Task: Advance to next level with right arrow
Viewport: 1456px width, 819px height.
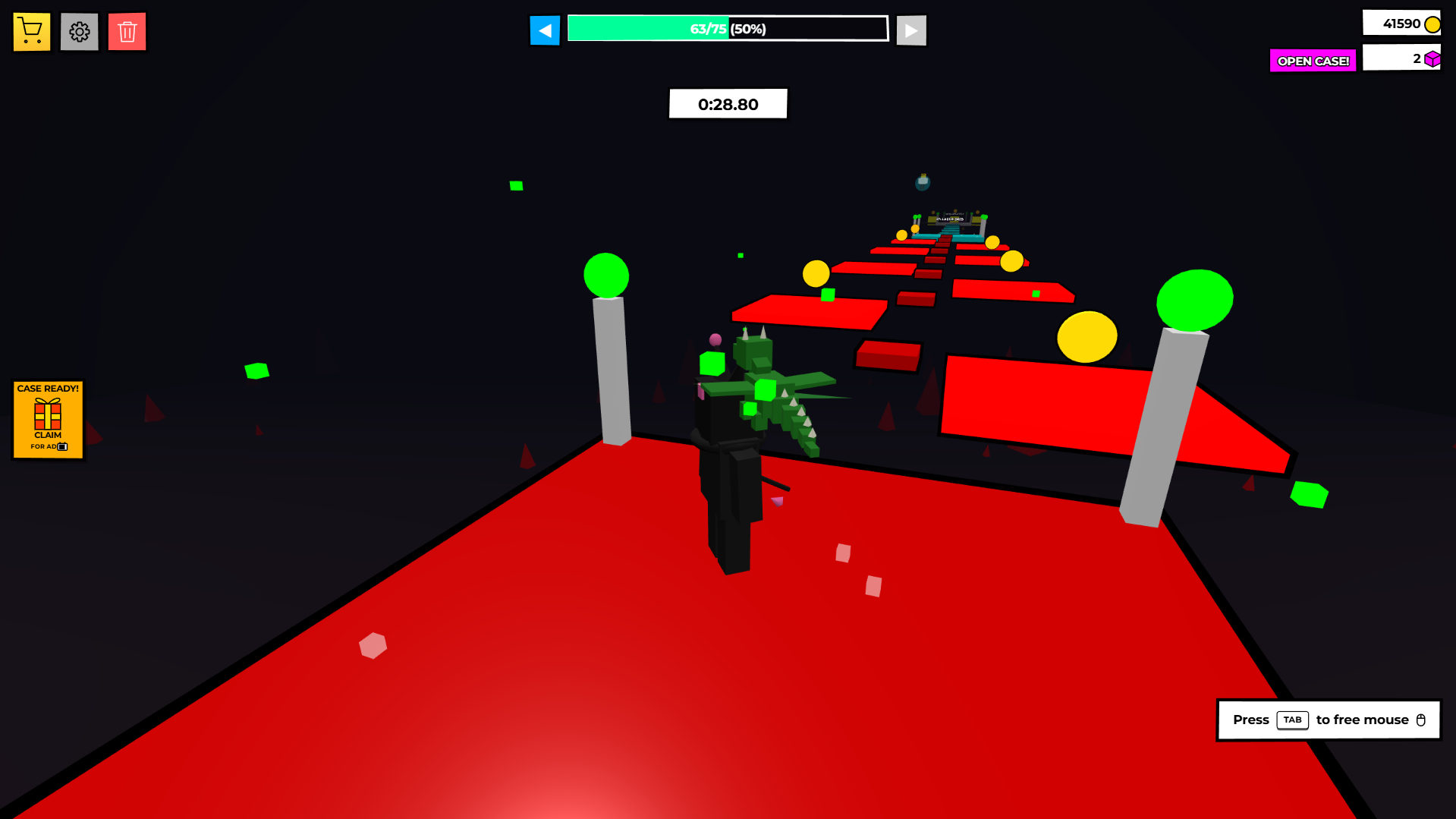Action: 910,30
